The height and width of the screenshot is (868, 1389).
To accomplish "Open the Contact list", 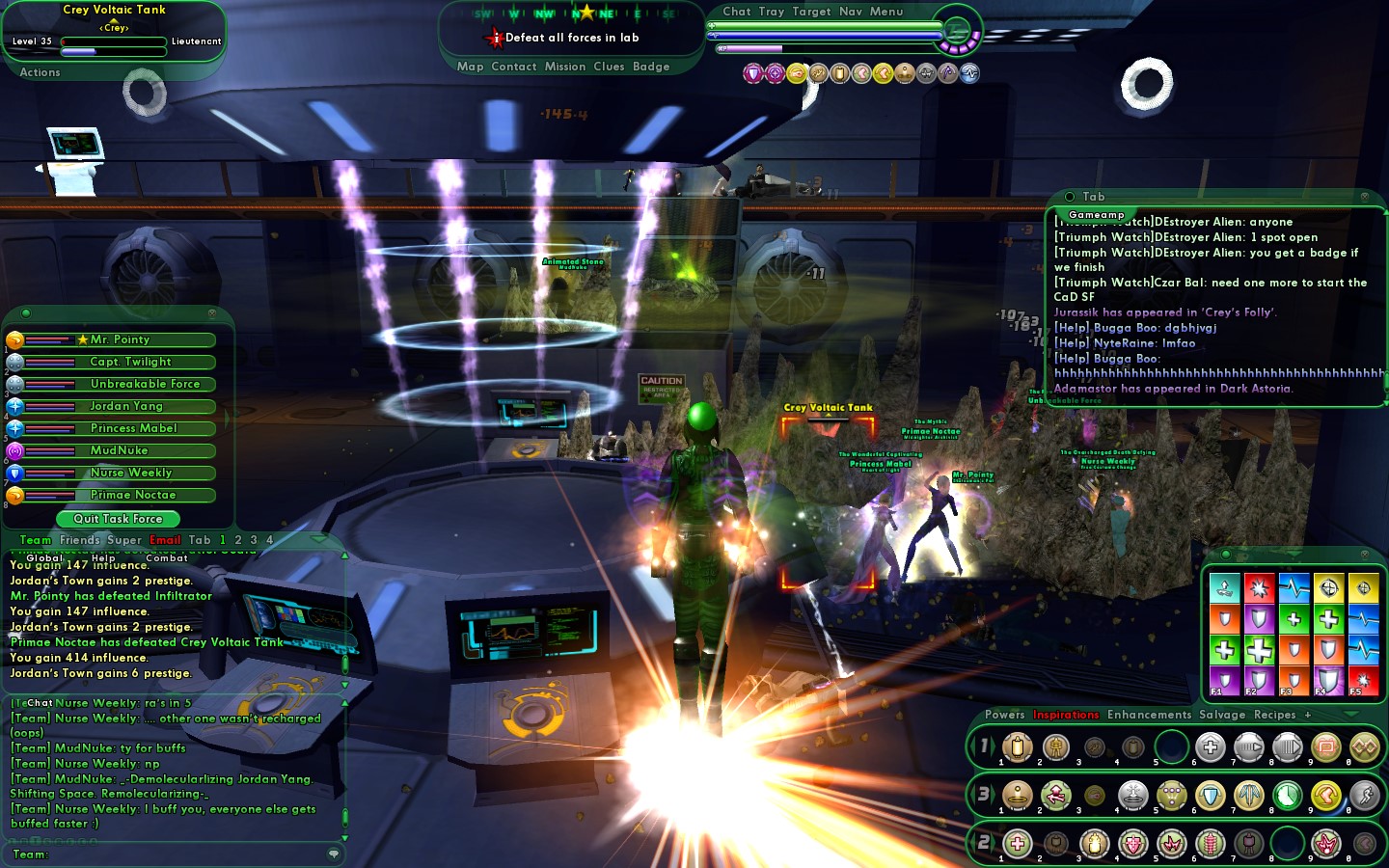I will click(513, 67).
